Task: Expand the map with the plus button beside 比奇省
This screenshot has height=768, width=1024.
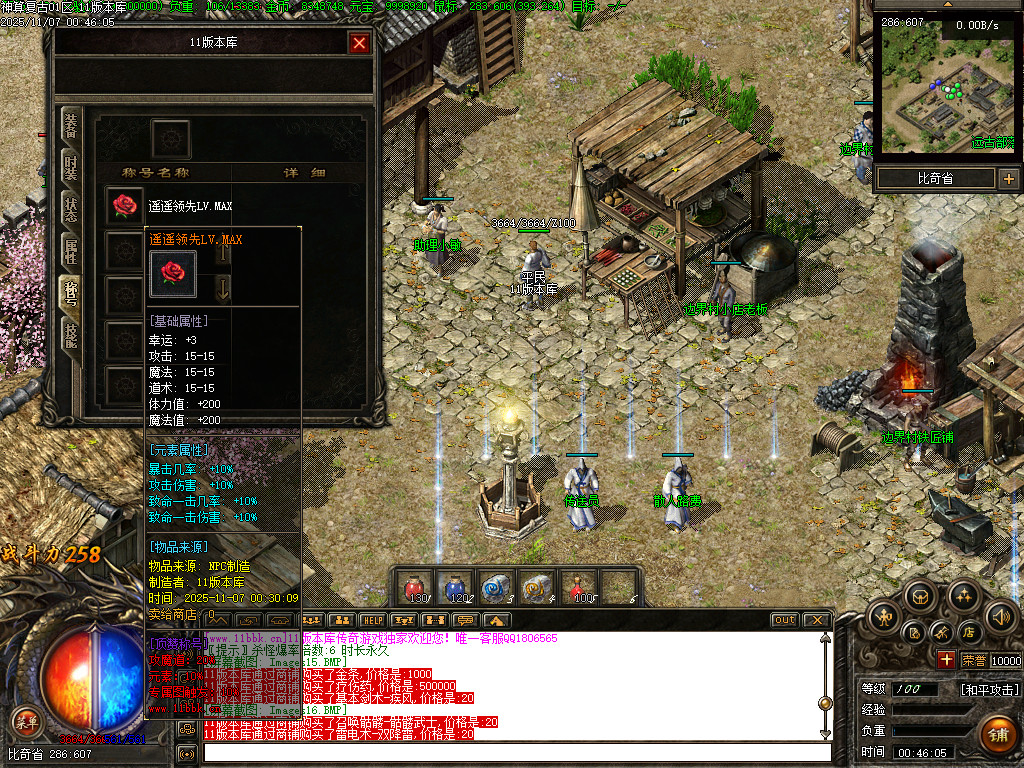Action: click(1008, 179)
